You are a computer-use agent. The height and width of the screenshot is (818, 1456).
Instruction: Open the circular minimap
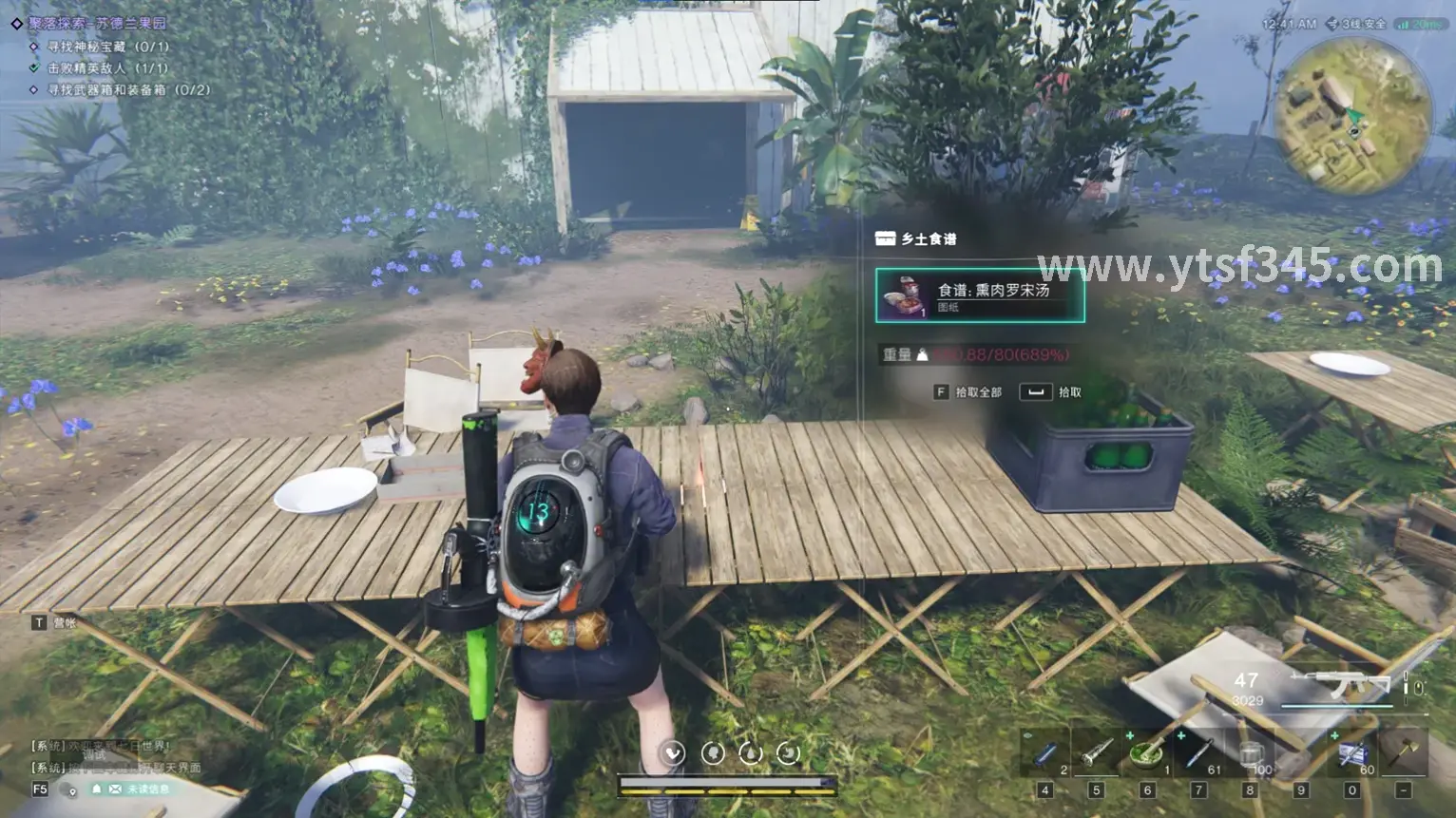click(x=1351, y=117)
